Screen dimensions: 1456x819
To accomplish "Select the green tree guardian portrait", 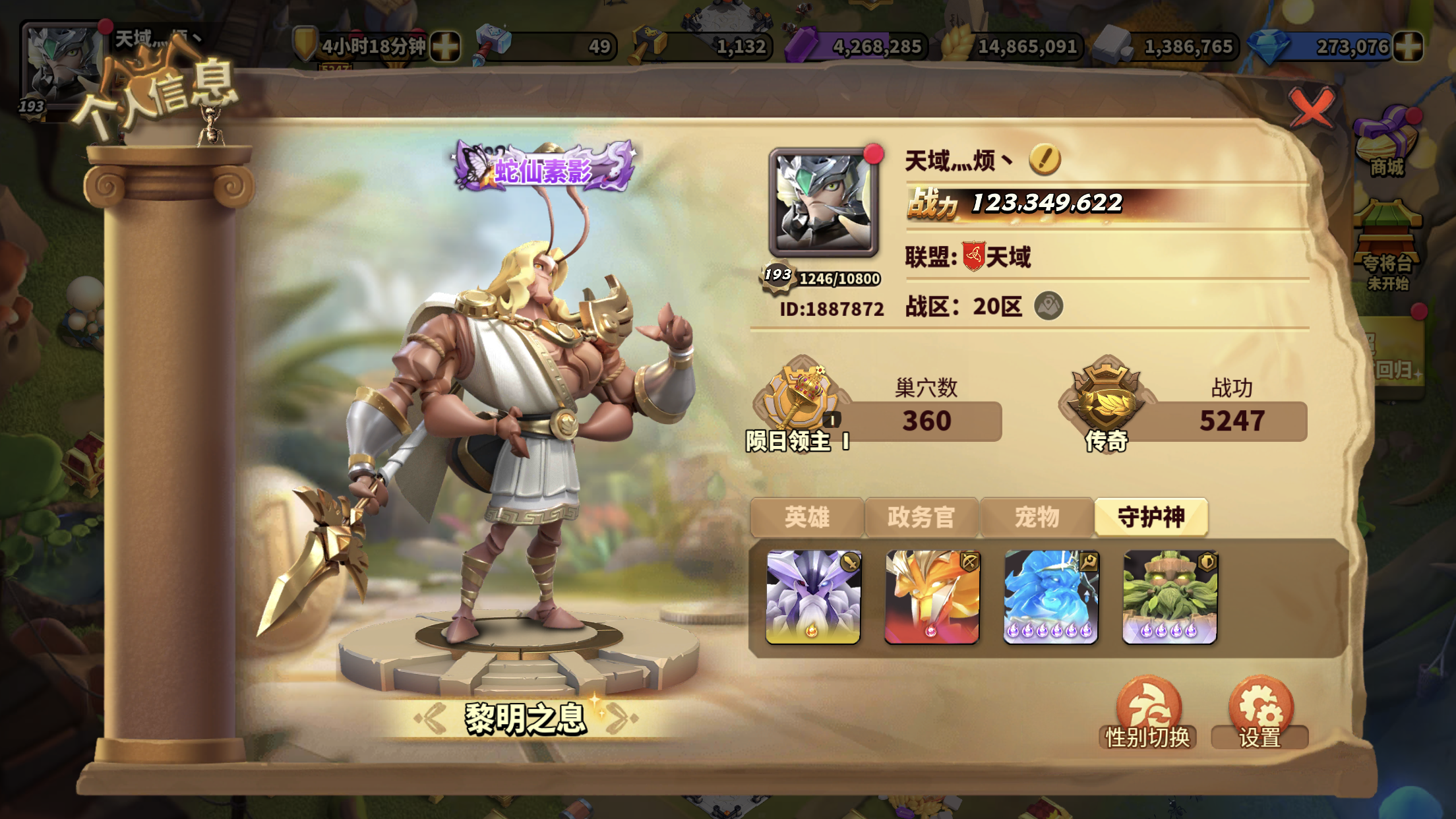I will click(x=1170, y=597).
